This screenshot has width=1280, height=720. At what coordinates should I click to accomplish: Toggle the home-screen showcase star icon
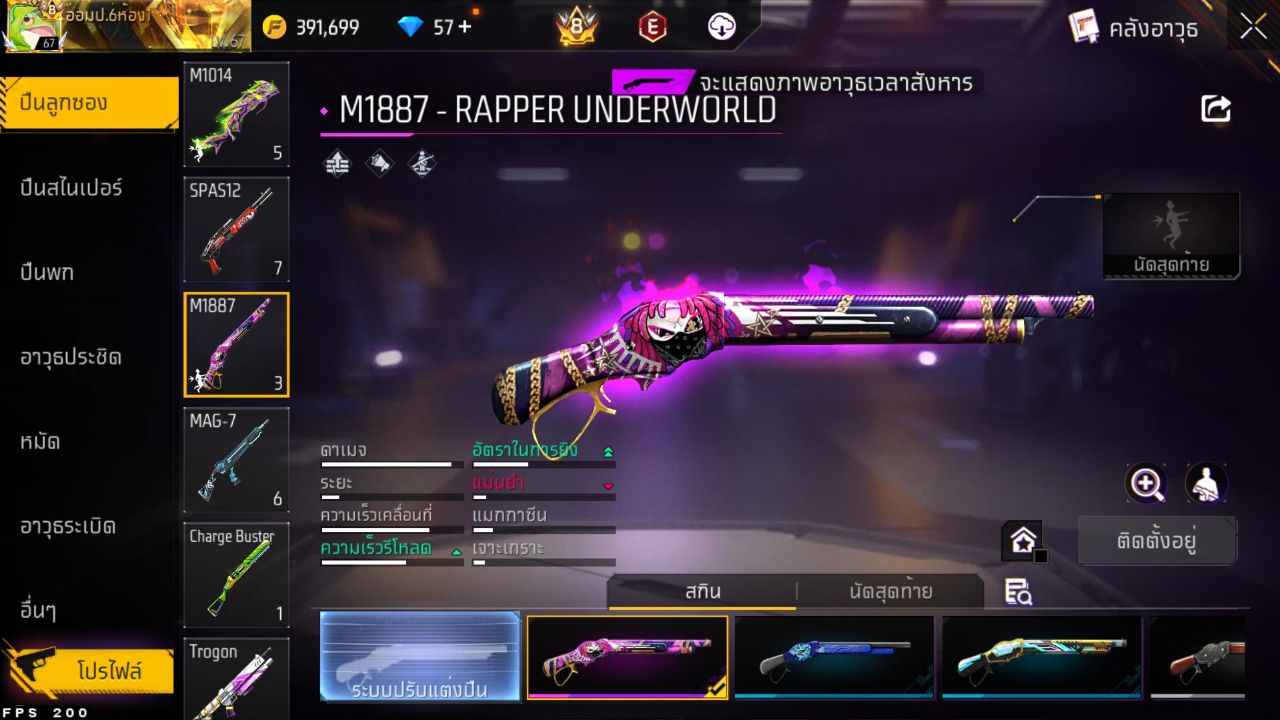(x=1022, y=541)
